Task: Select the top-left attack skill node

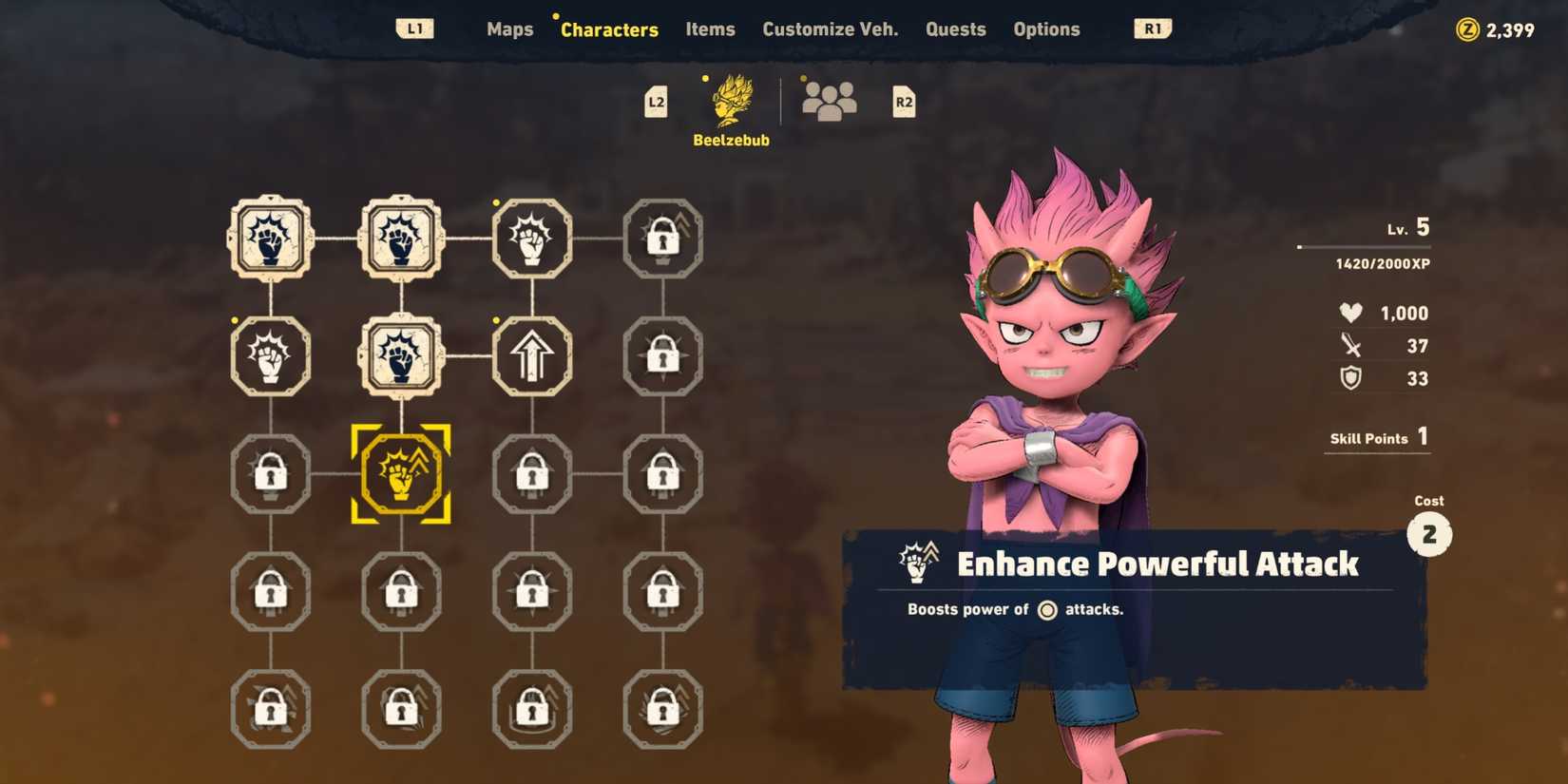Action: (271, 239)
